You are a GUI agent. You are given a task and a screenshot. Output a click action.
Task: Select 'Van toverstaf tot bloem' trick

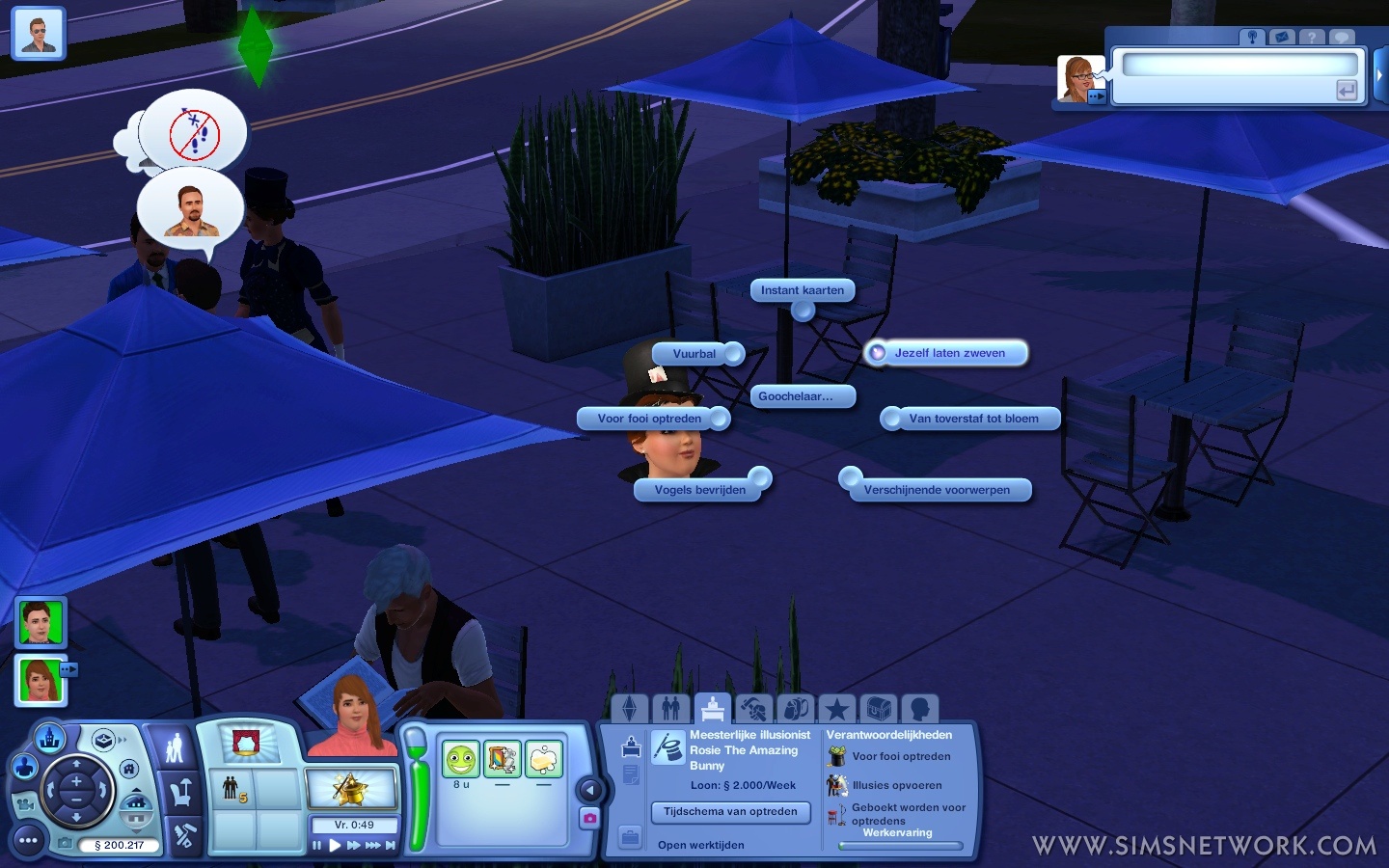click(x=972, y=419)
